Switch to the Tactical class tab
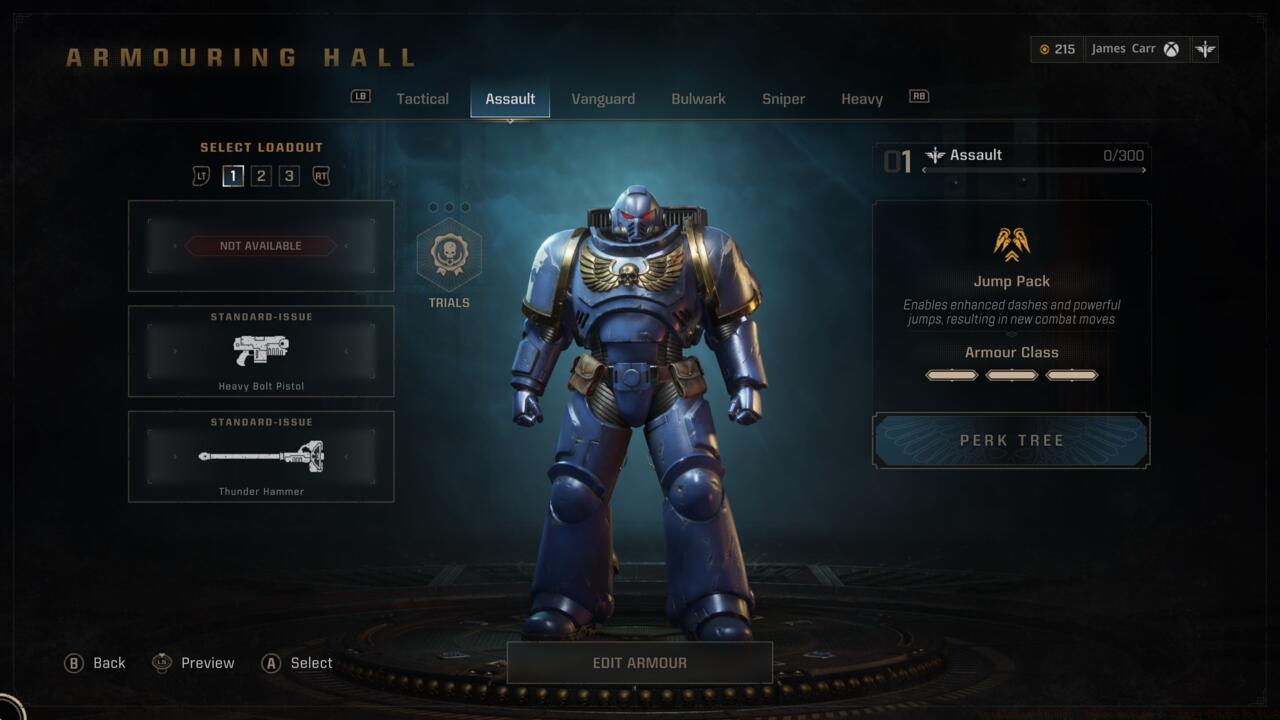Screen dimensions: 1280x720 pyautogui.click(x=422, y=99)
